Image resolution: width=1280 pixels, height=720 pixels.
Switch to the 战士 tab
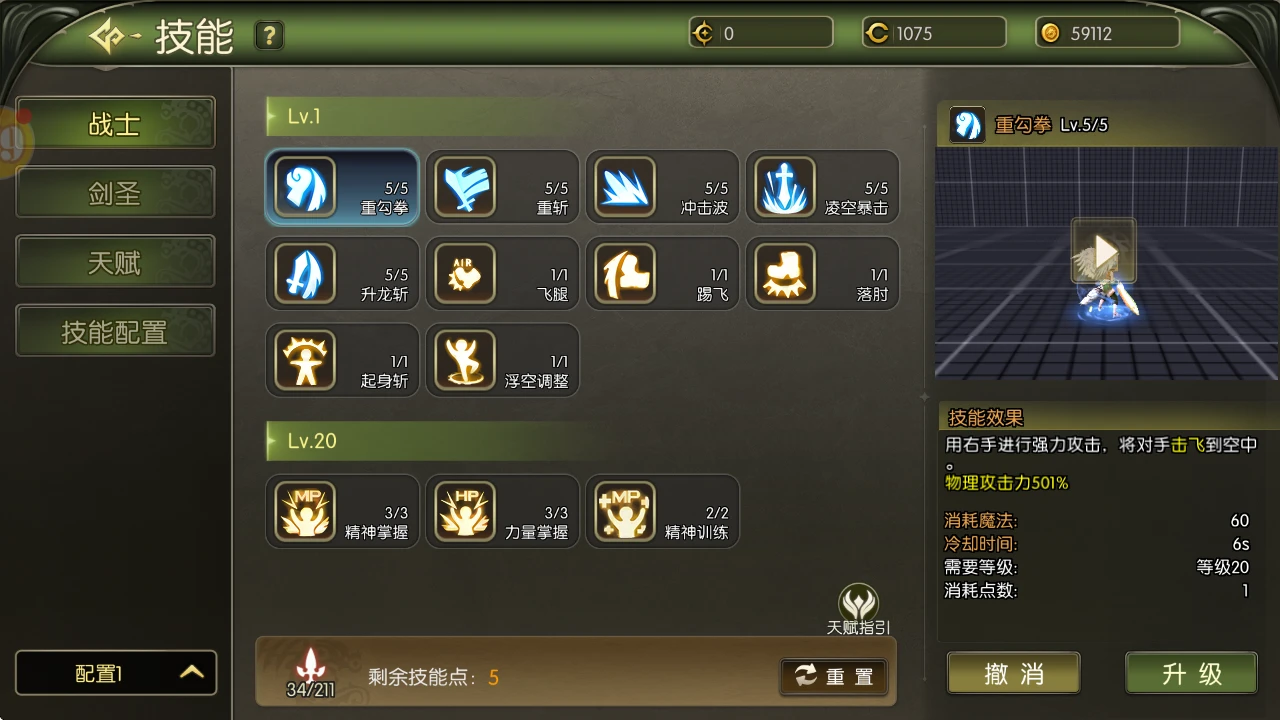pyautogui.click(x=115, y=124)
